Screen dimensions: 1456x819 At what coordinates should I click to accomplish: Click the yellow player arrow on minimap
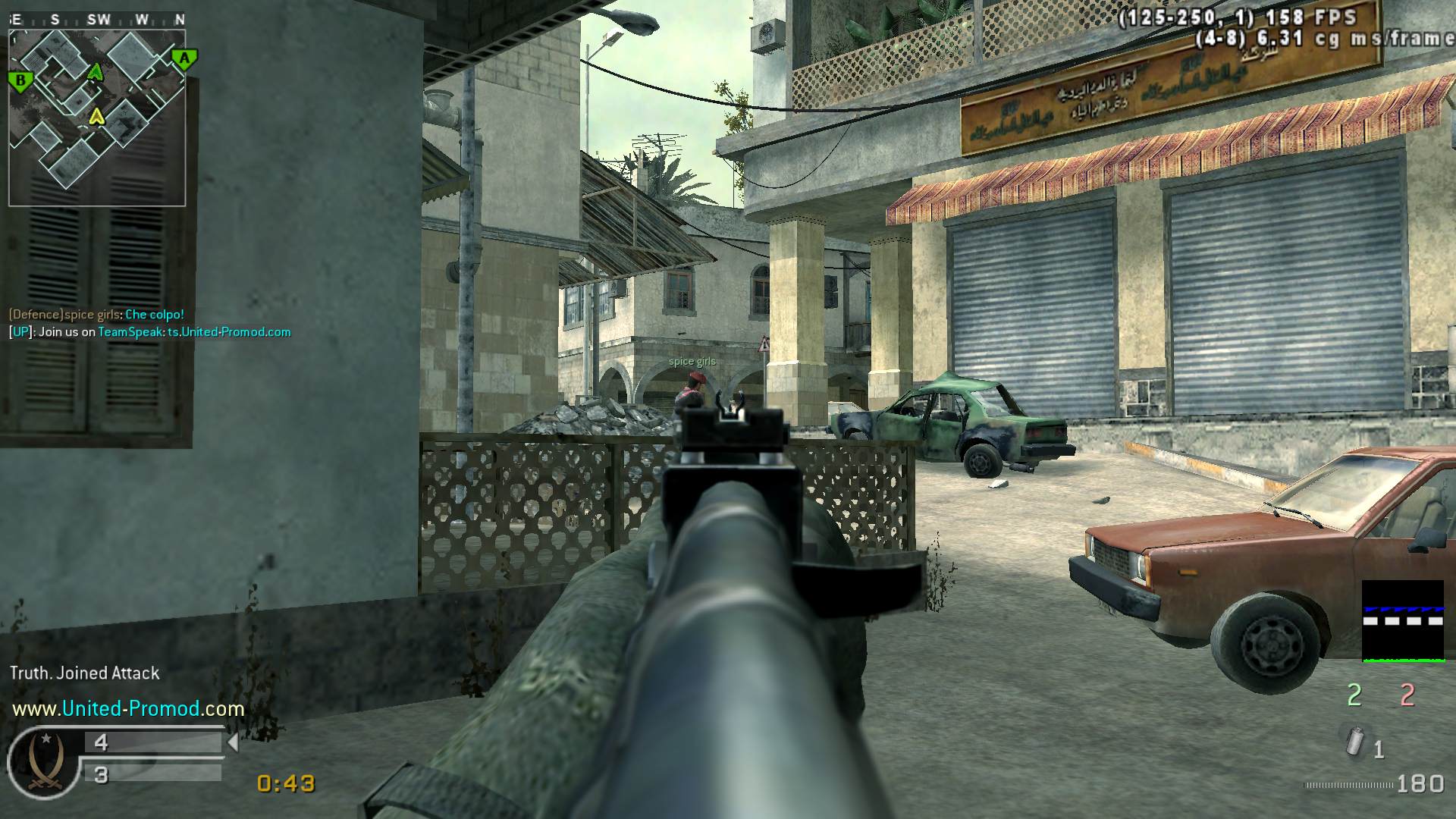click(x=96, y=116)
